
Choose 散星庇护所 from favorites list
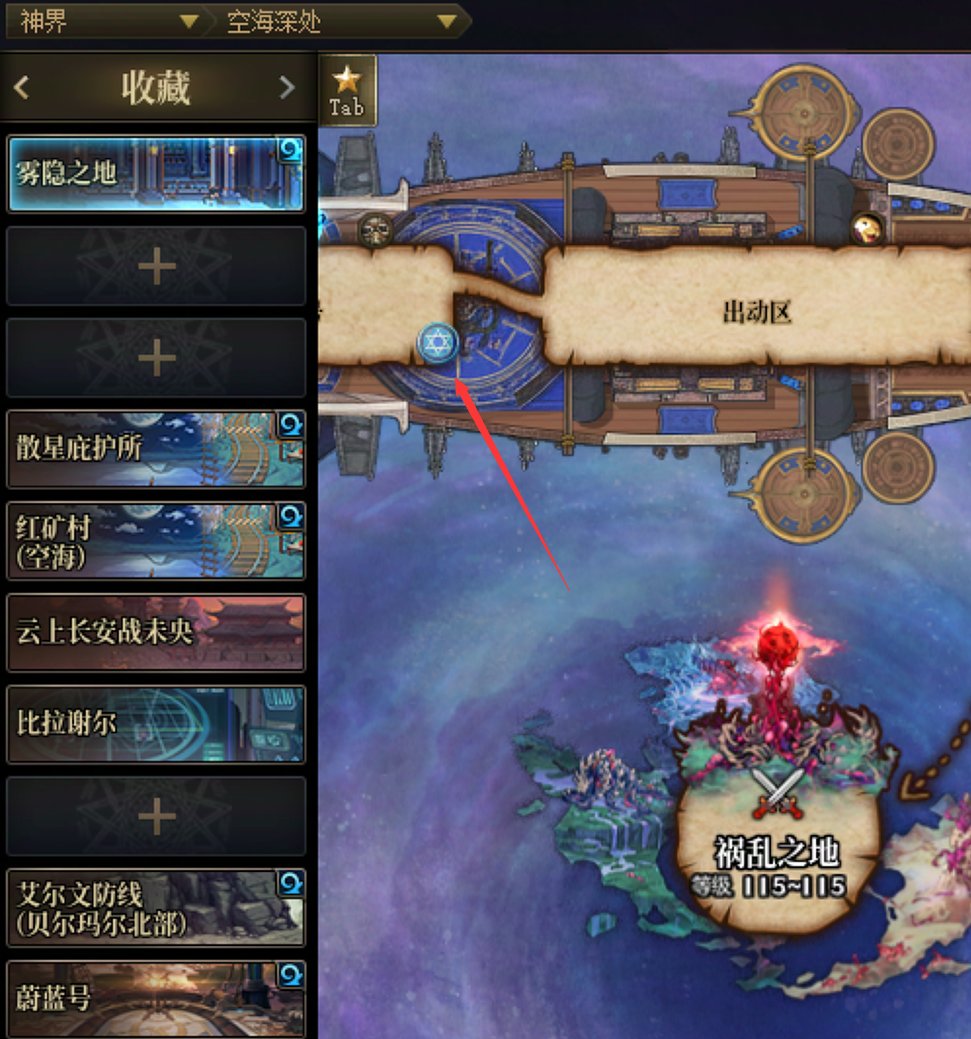tap(155, 449)
